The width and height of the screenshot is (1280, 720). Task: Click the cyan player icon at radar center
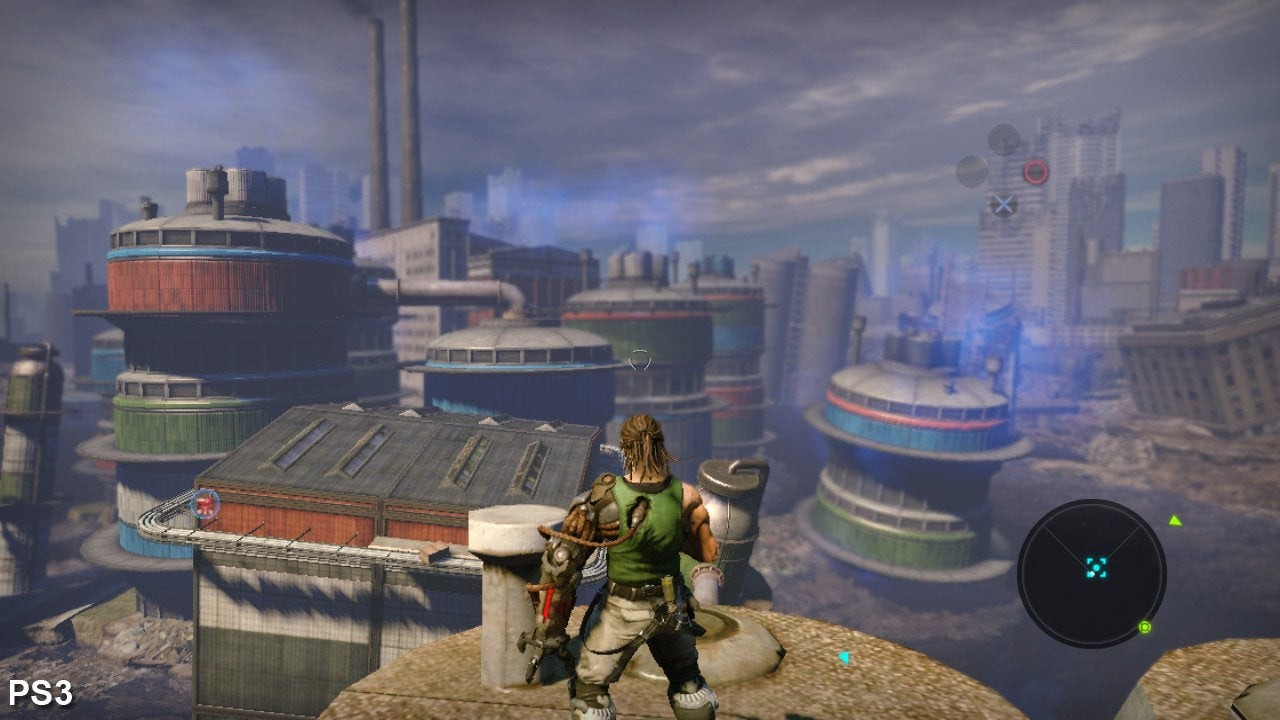point(1097,567)
